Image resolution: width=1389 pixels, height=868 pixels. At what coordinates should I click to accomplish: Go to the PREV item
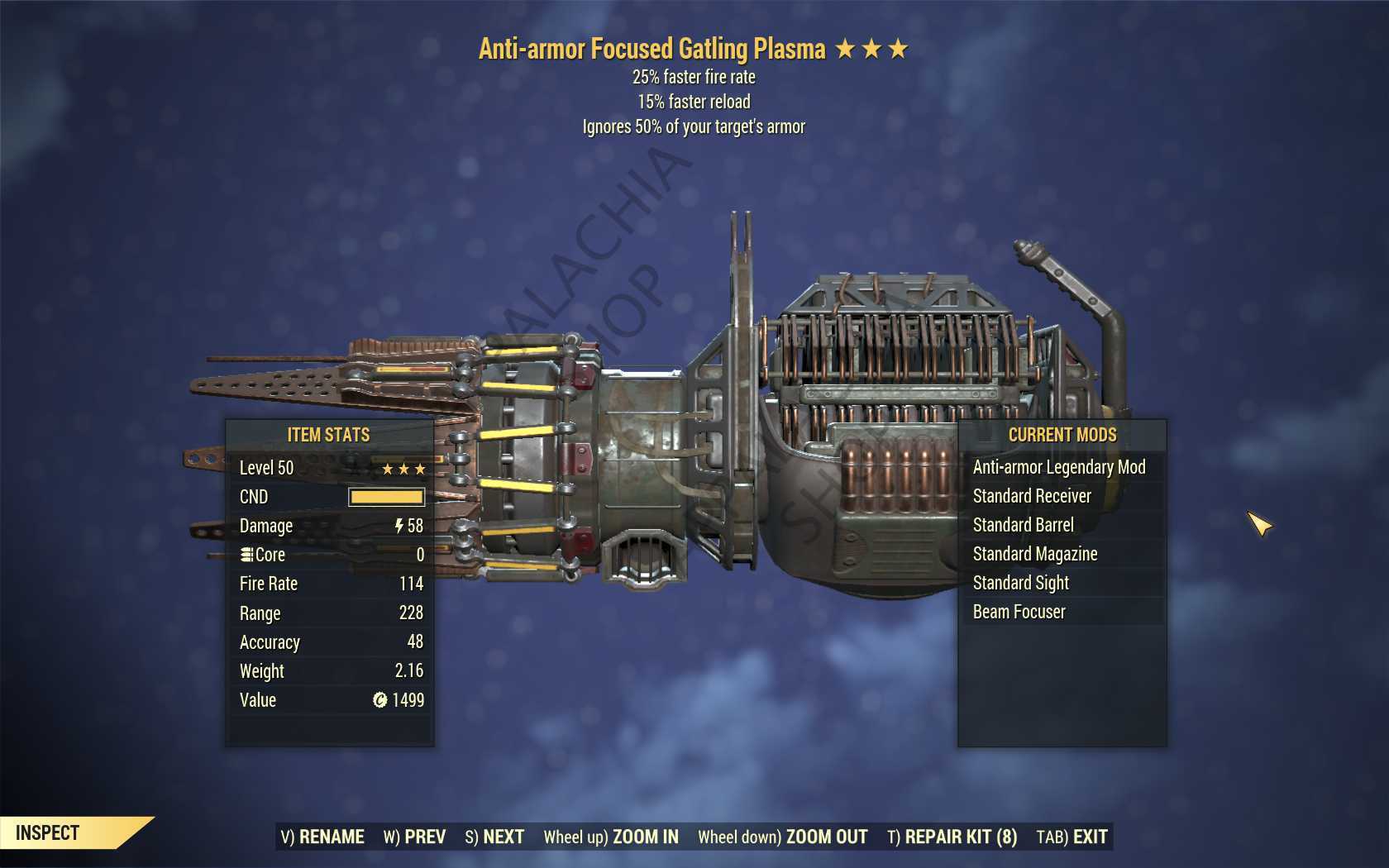(x=414, y=837)
